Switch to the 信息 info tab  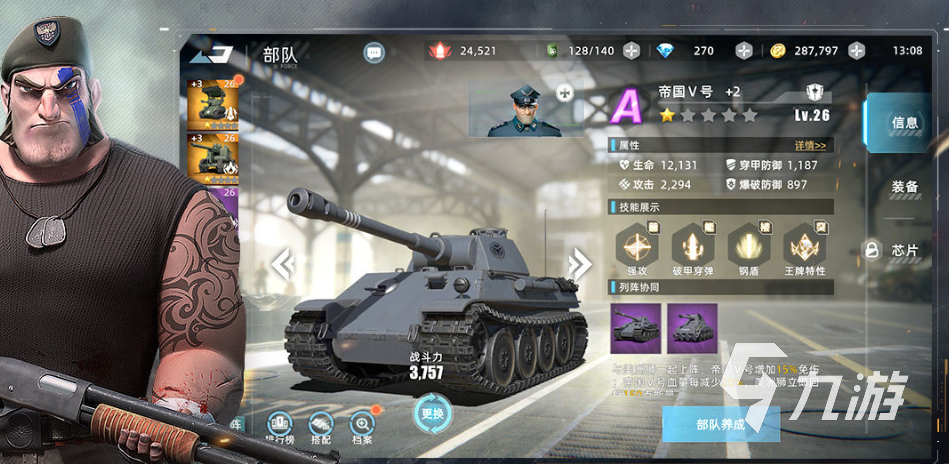[x=904, y=123]
